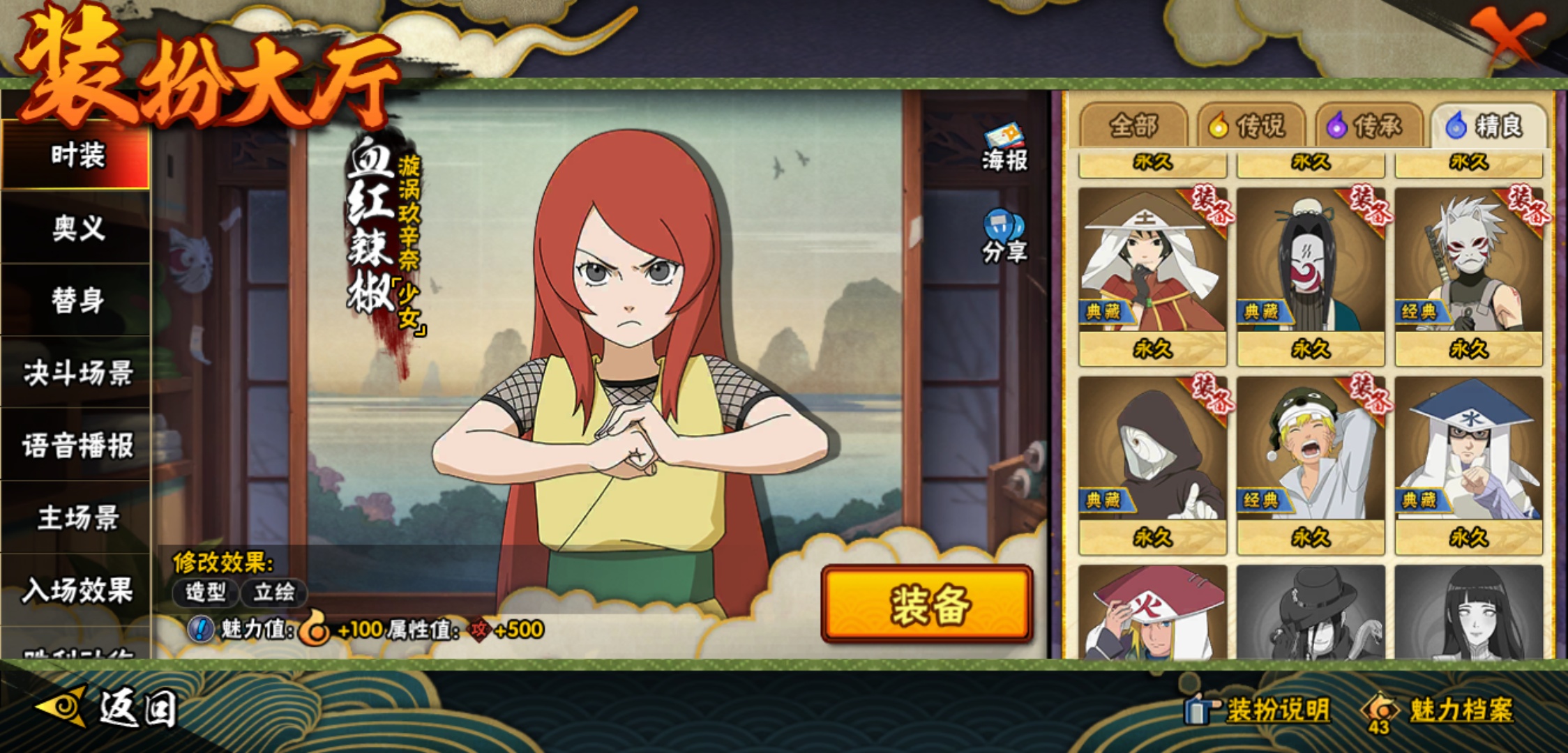Open the 装扮说明 help link

click(x=1259, y=710)
